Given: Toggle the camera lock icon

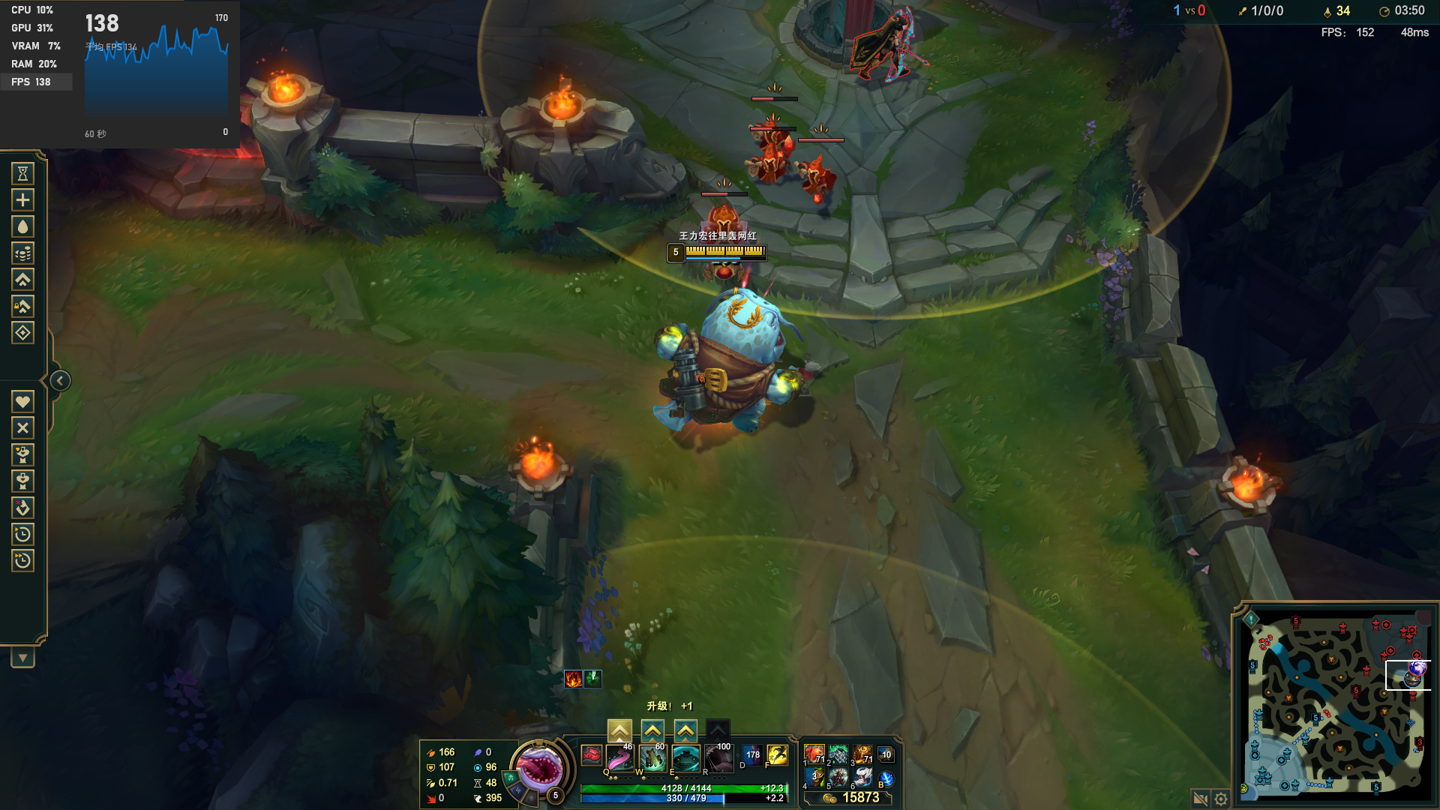Looking at the screenshot, I should click(1201, 798).
